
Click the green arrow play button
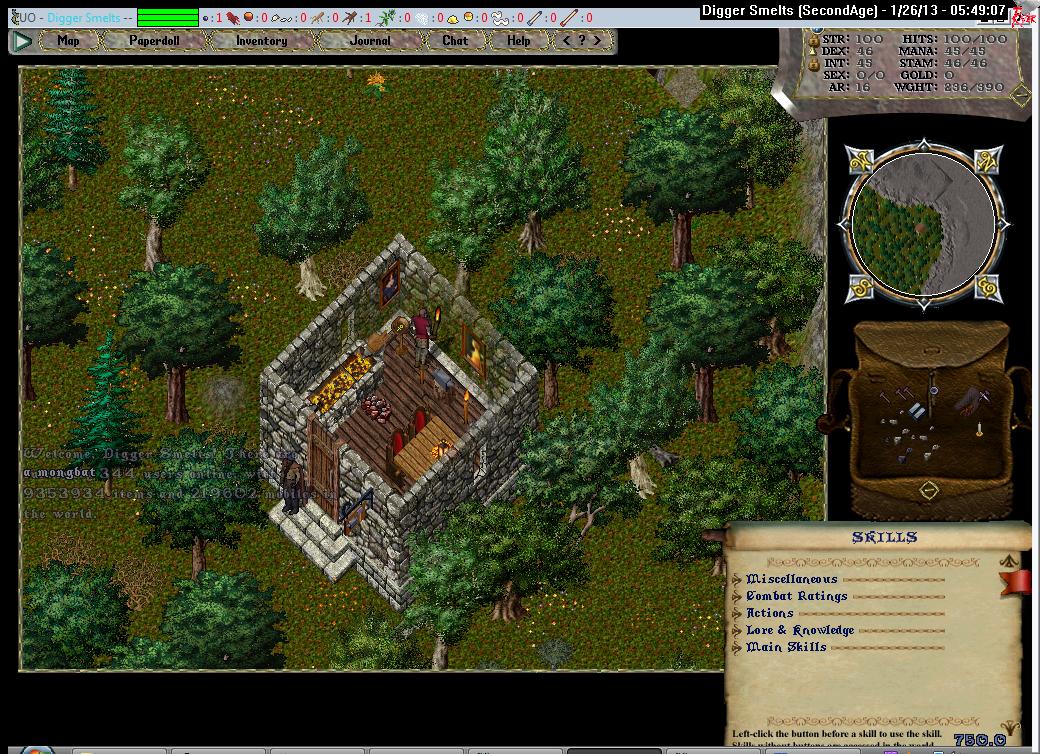tap(22, 41)
